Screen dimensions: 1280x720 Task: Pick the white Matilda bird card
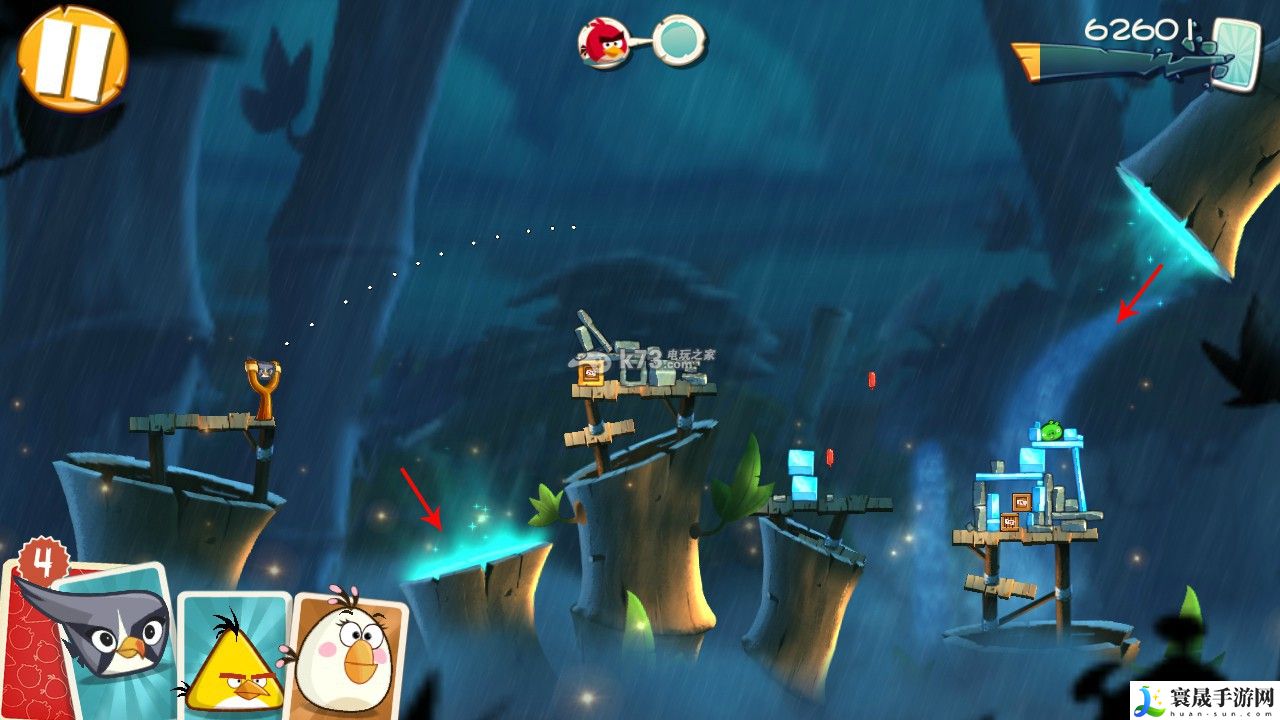(x=348, y=653)
